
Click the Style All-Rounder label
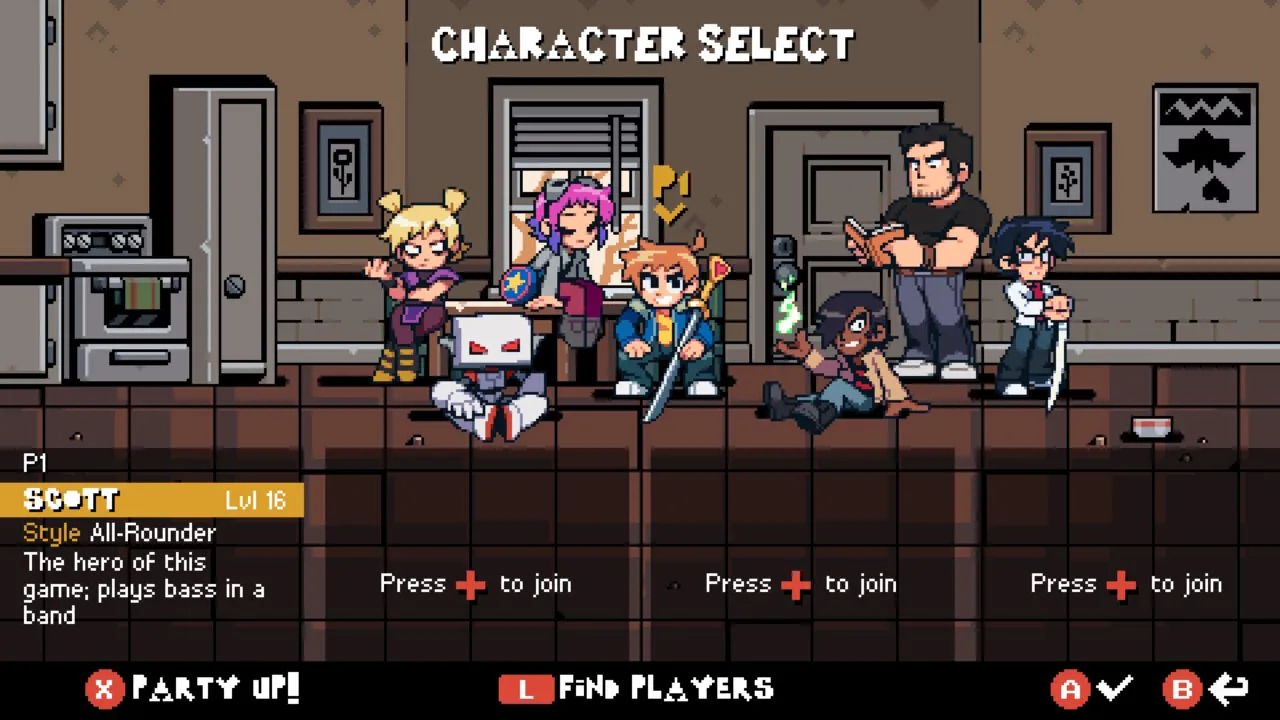click(x=119, y=533)
